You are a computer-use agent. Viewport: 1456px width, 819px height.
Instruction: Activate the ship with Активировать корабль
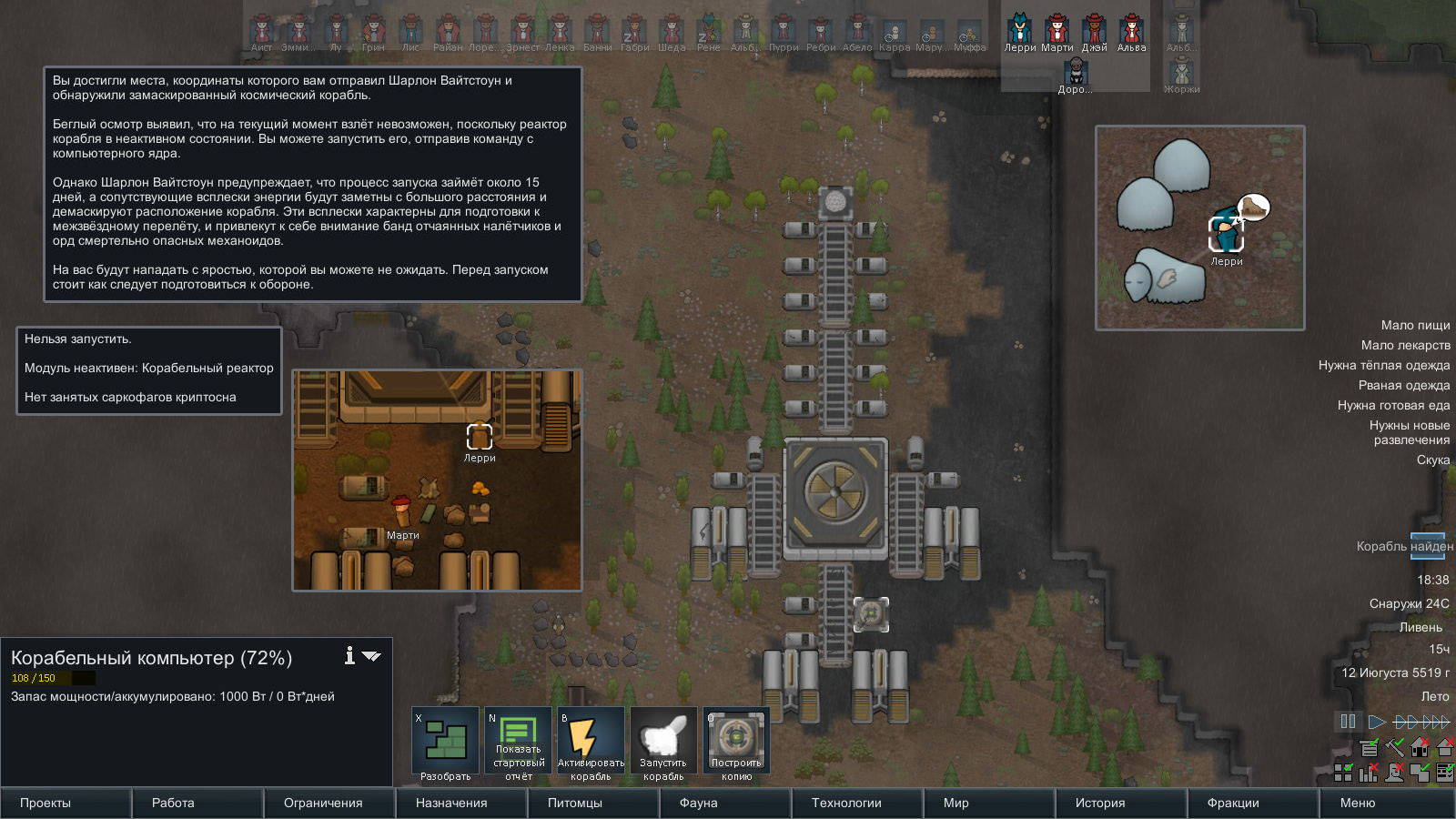point(591,743)
